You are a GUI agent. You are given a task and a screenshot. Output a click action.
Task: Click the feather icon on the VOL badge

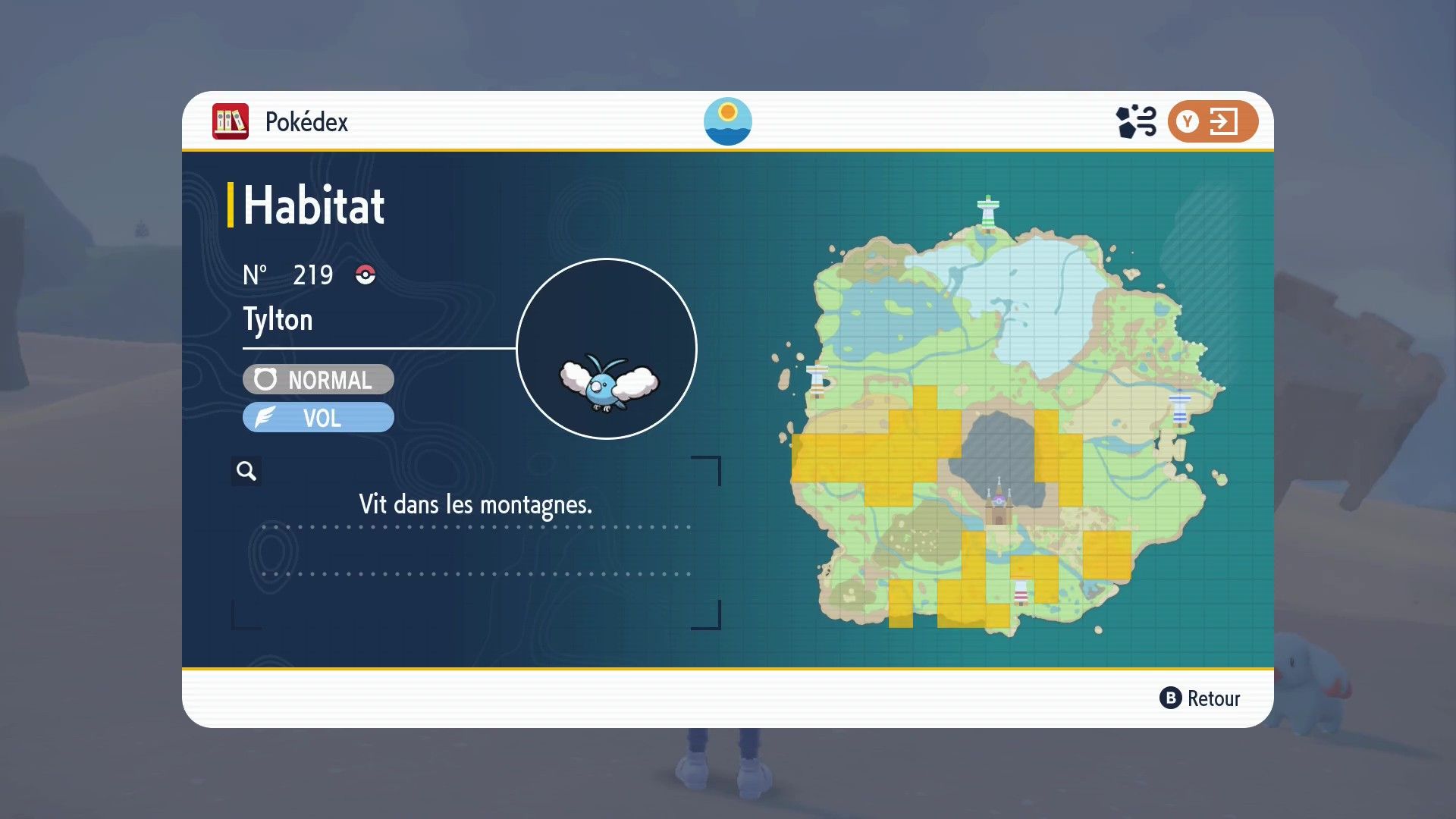tap(265, 416)
